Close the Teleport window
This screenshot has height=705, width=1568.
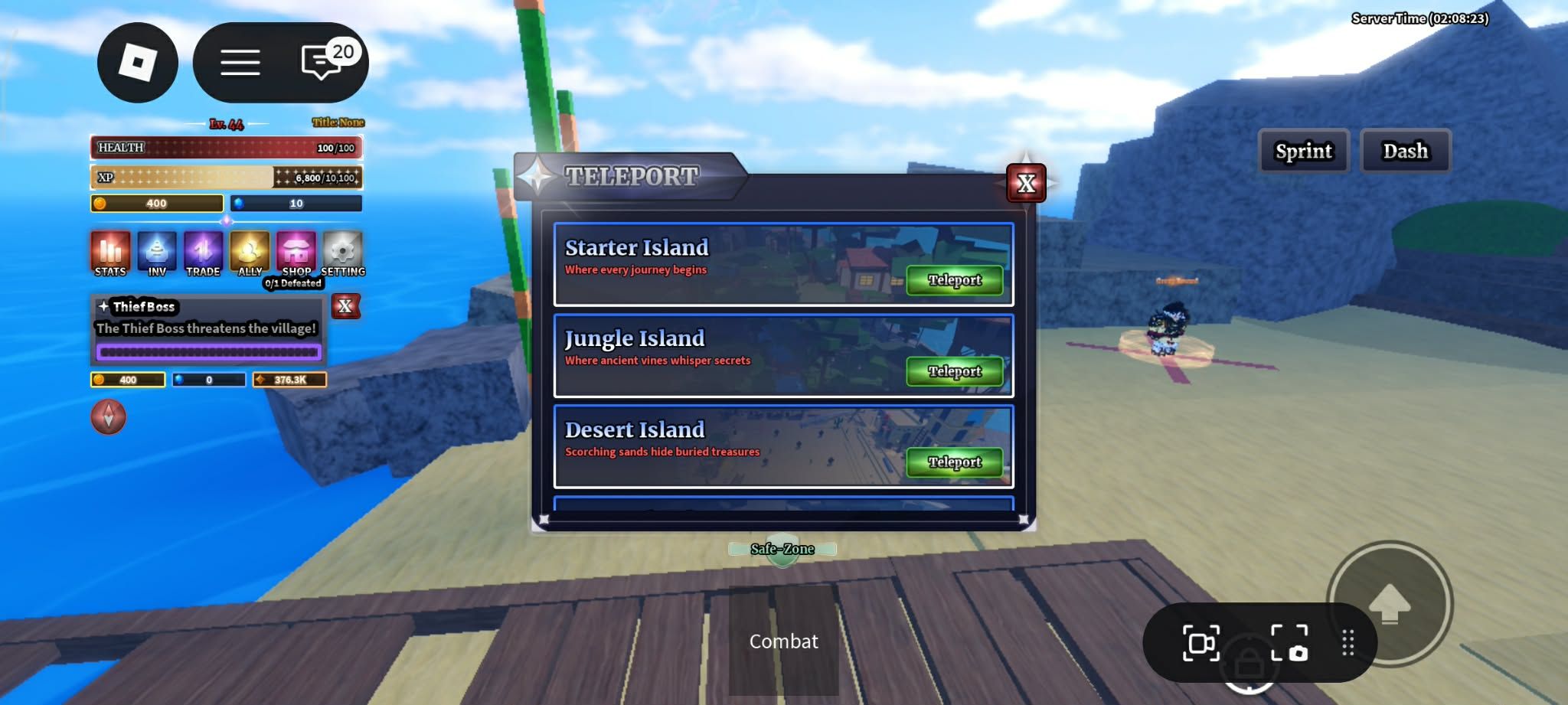(x=1026, y=183)
